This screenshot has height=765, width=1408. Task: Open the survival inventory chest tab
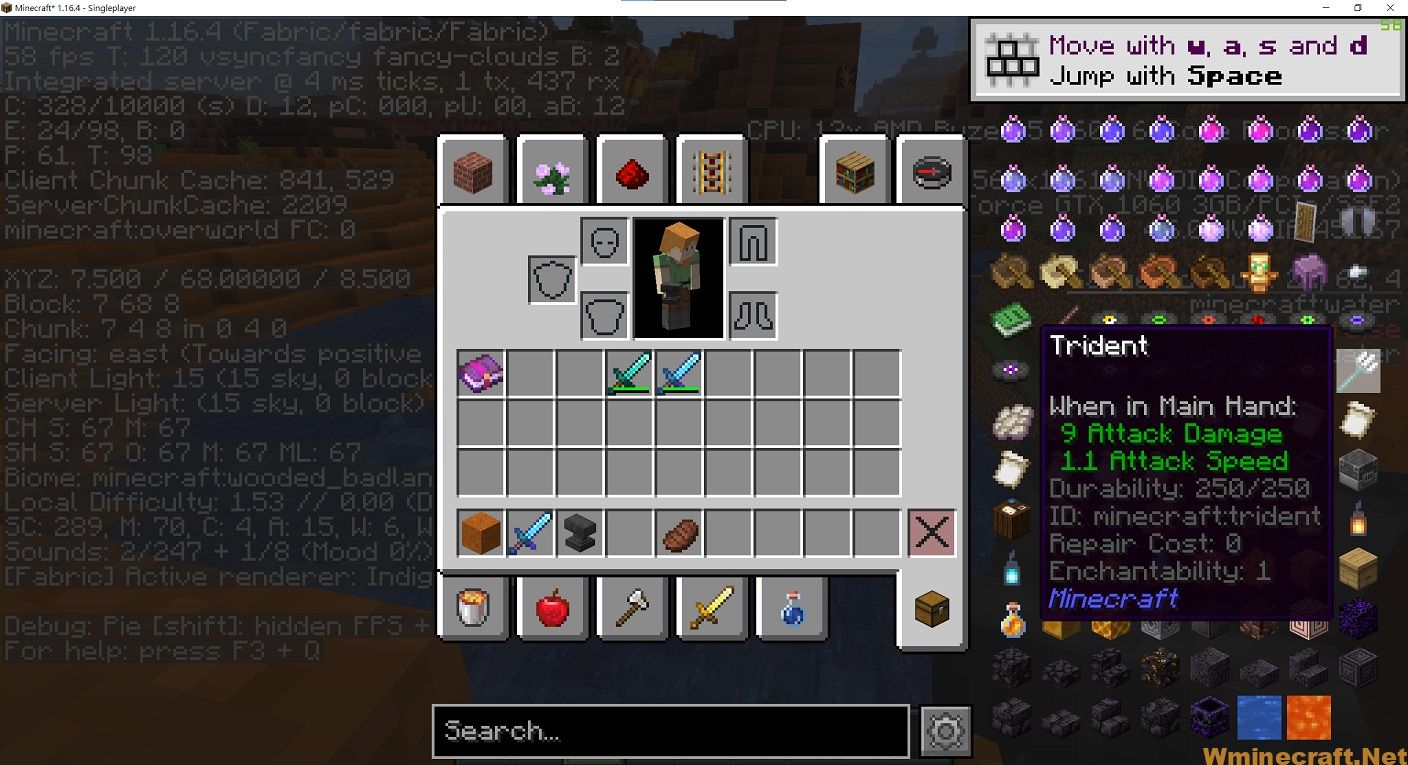(x=931, y=608)
